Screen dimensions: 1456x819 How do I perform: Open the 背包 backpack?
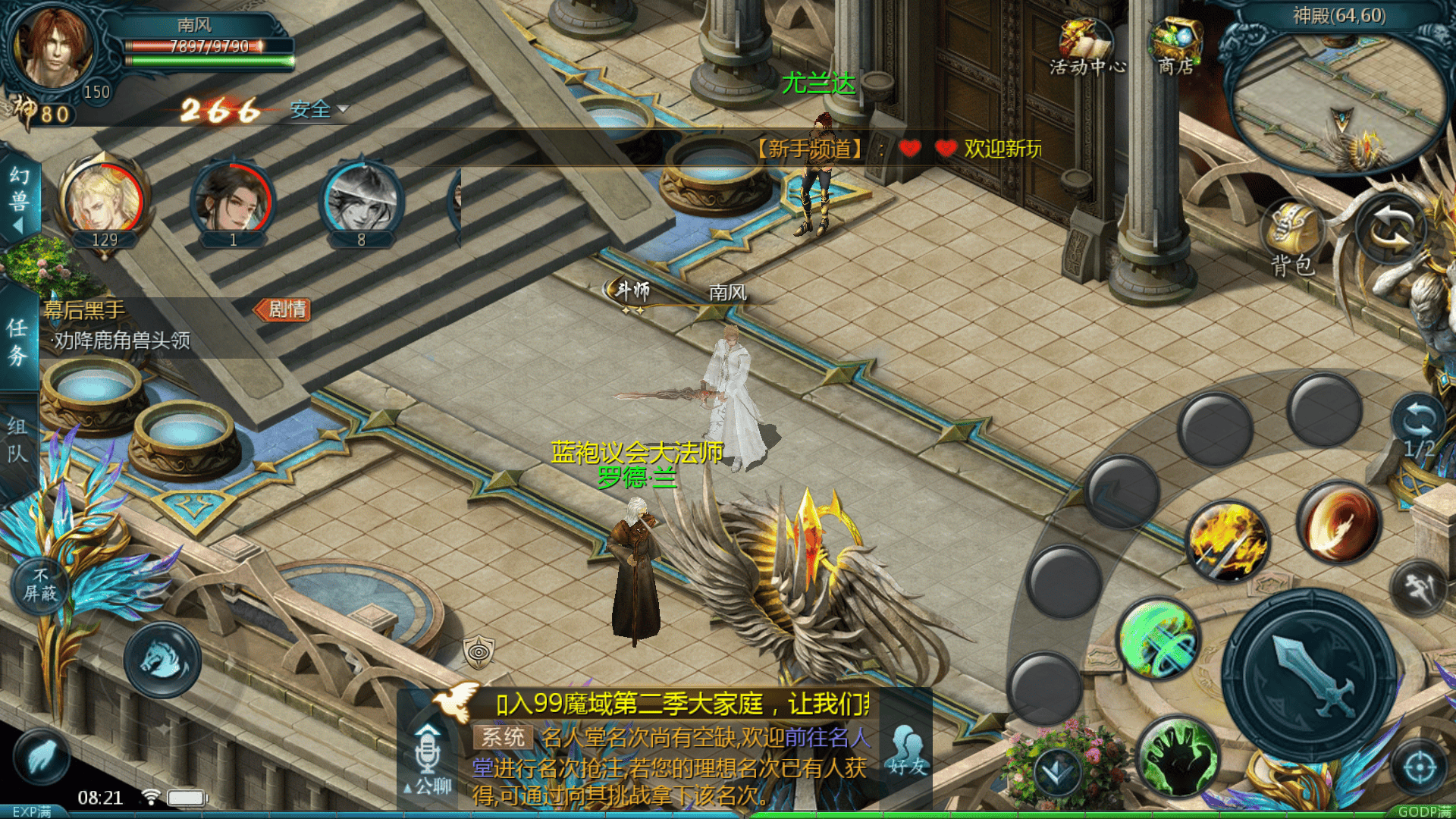tap(1293, 238)
